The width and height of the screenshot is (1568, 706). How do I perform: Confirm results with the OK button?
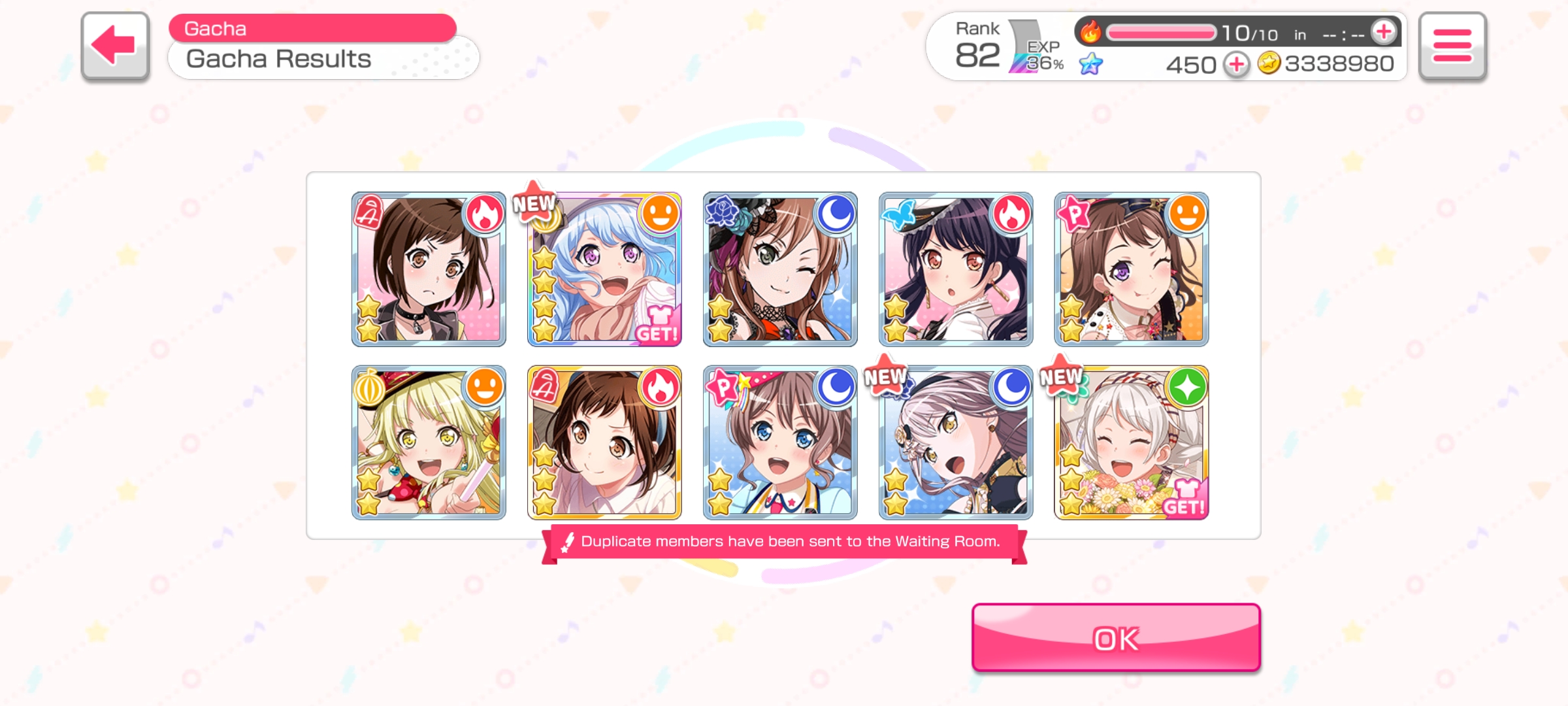(x=1116, y=638)
